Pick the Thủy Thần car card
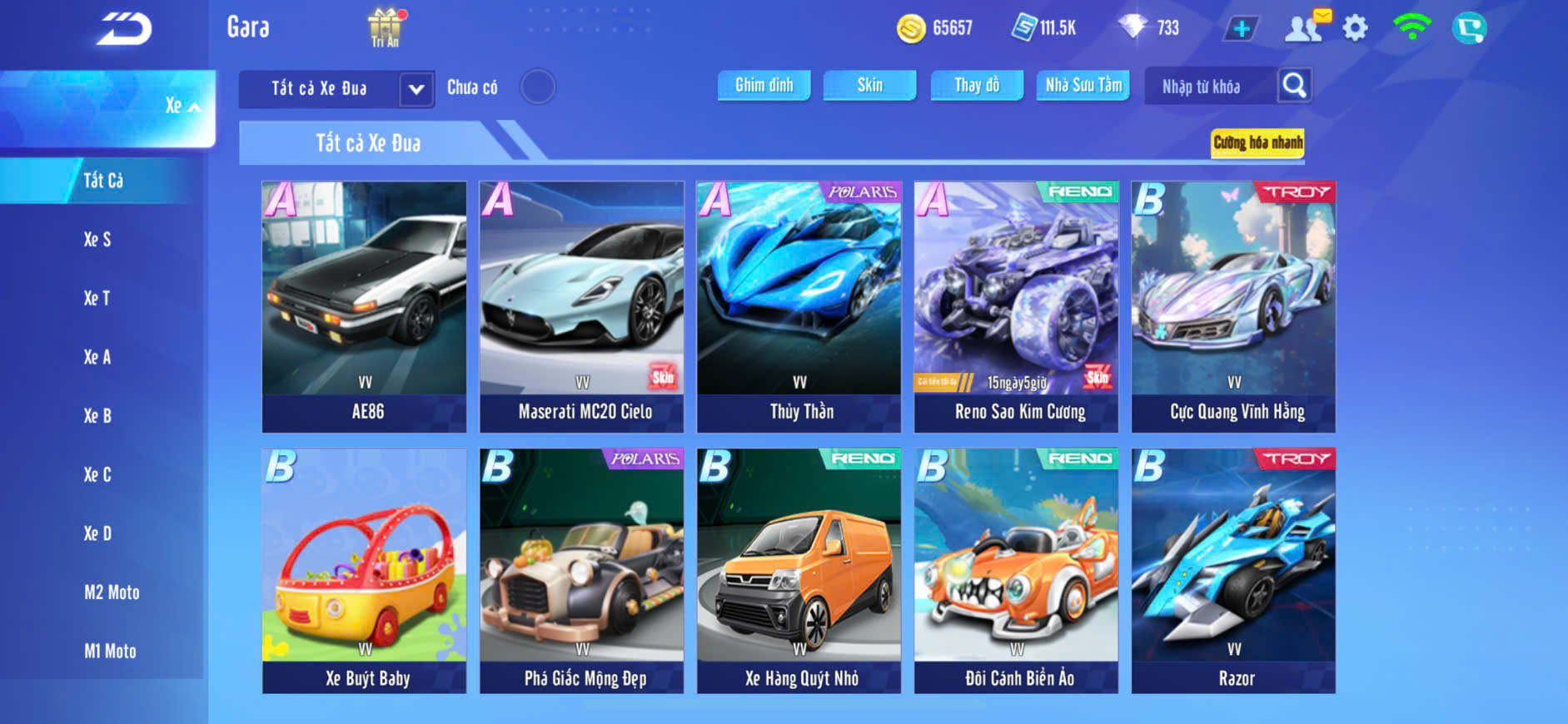Viewport: 1568px width, 724px height. click(799, 306)
